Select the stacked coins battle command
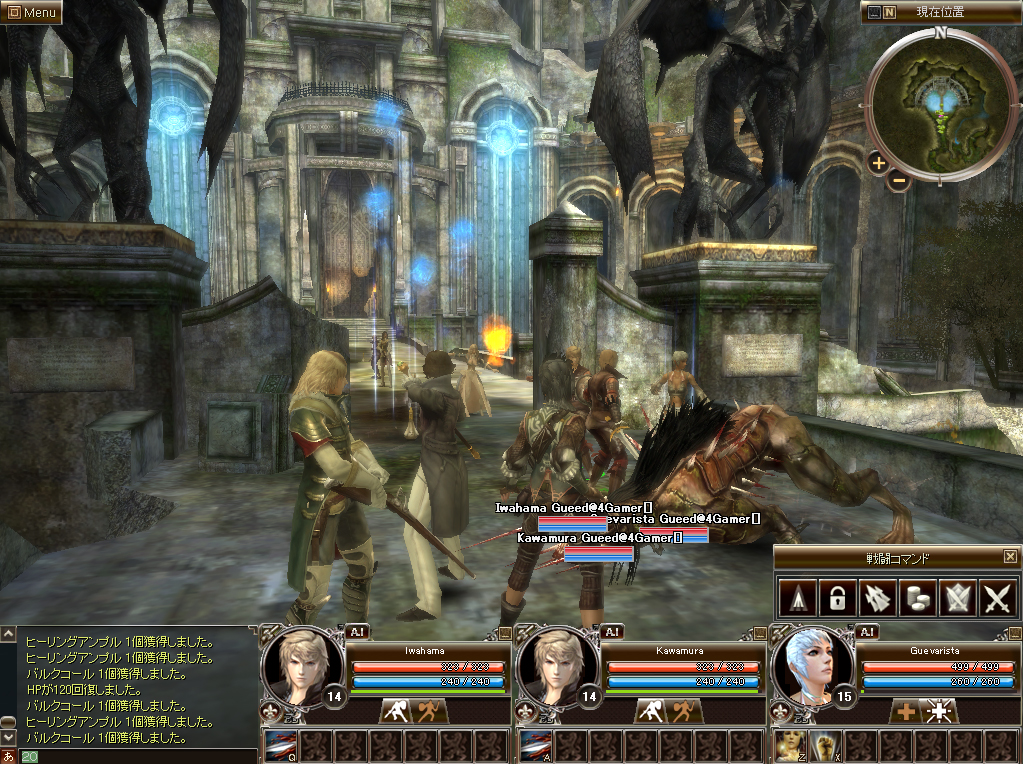The width and height of the screenshot is (1023, 764). [x=917, y=598]
